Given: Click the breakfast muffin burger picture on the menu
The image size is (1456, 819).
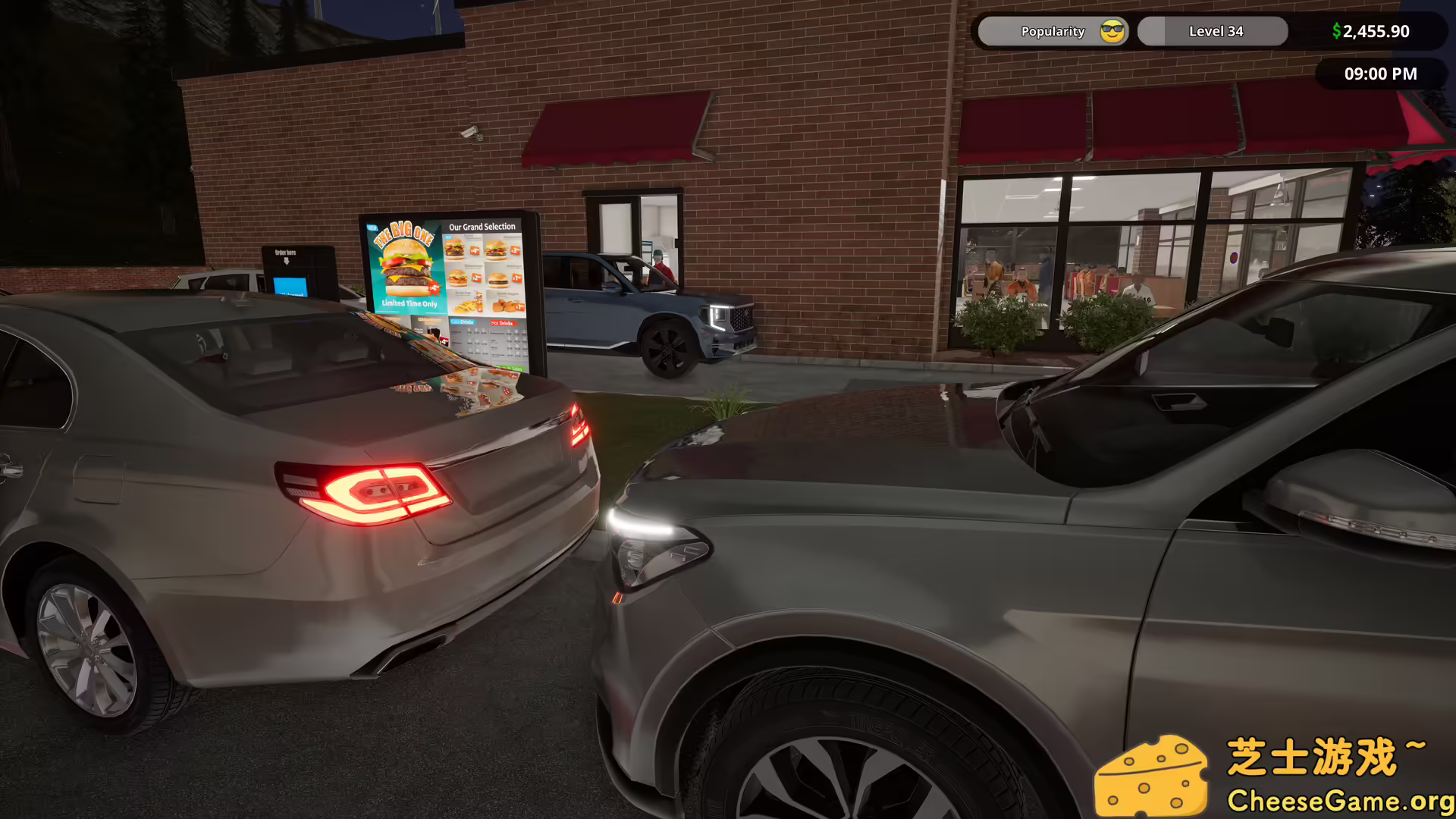Looking at the screenshot, I should click(x=498, y=280).
